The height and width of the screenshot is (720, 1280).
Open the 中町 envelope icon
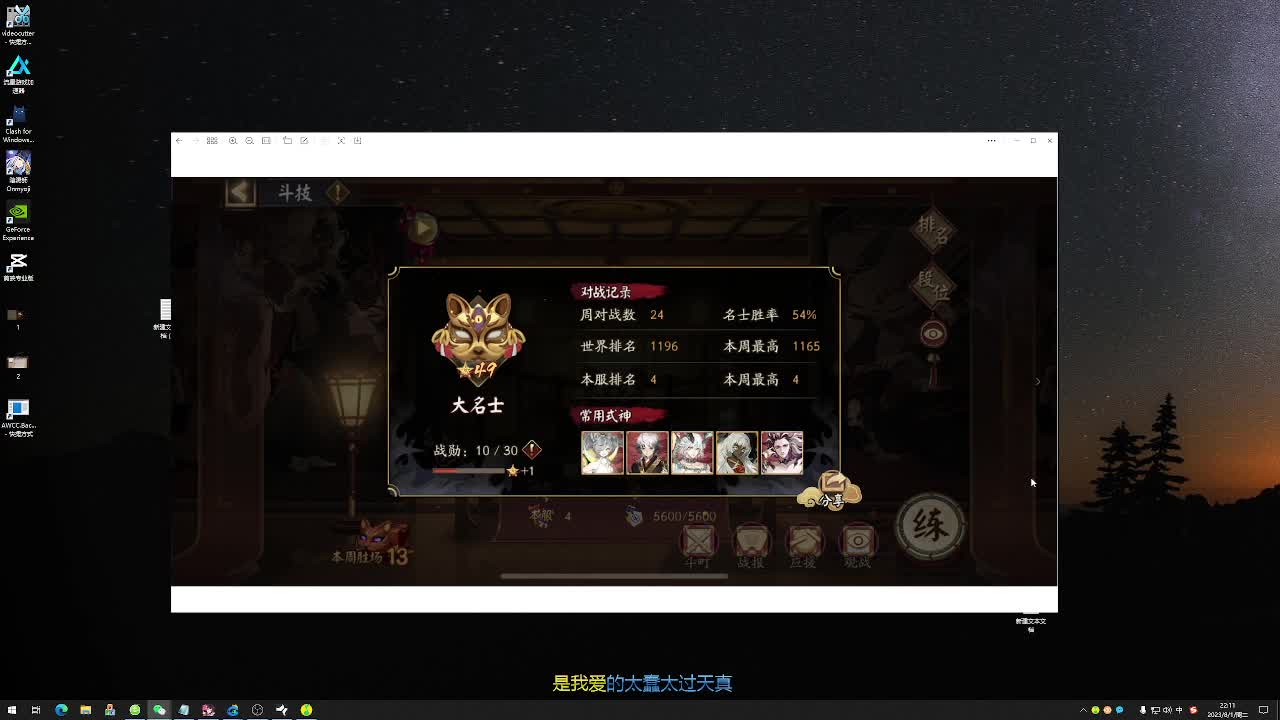pyautogui.click(x=698, y=541)
